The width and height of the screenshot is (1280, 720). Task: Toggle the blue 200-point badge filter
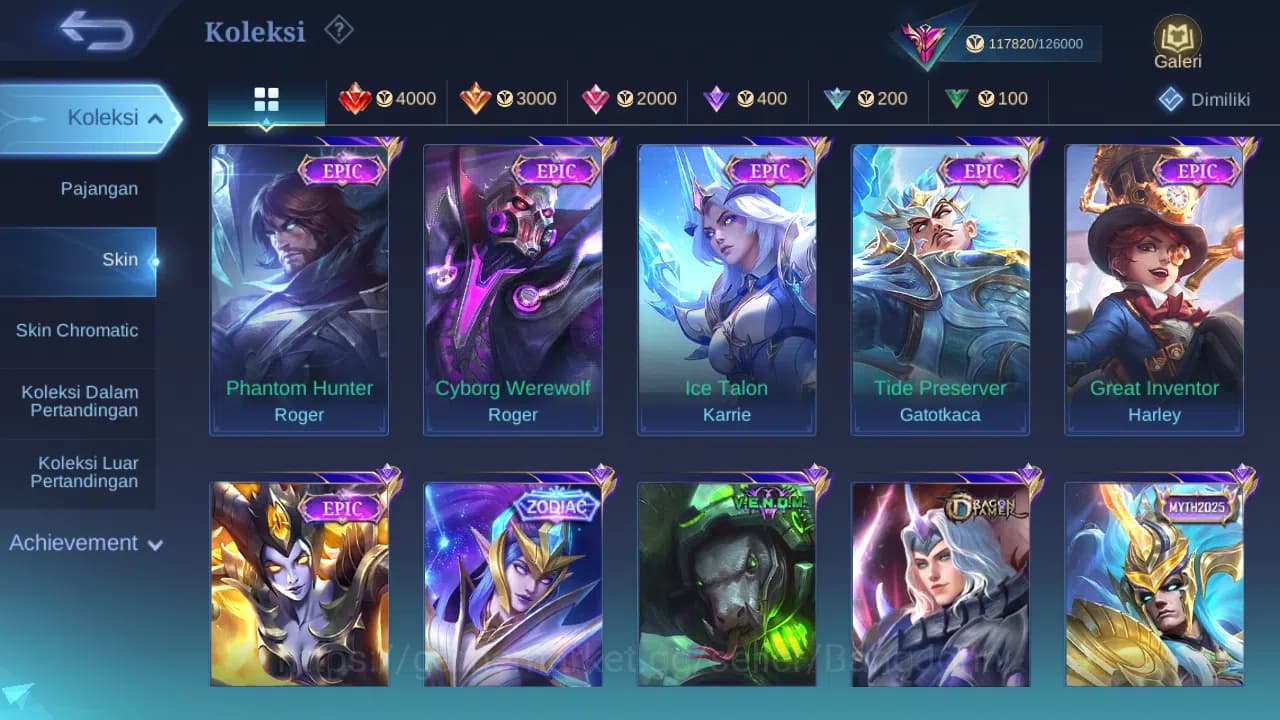pos(837,100)
